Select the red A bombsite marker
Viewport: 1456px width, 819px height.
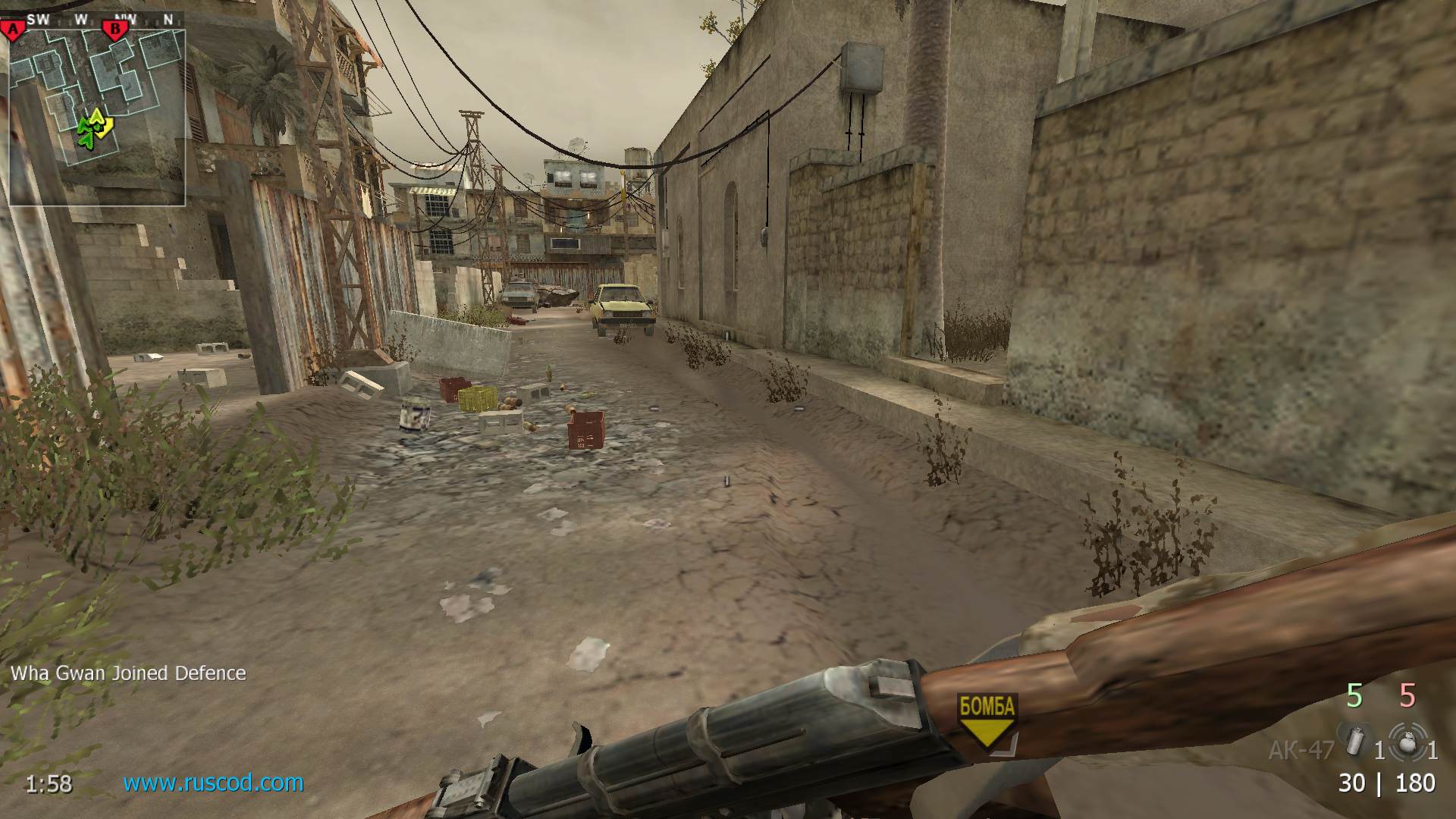13,30
